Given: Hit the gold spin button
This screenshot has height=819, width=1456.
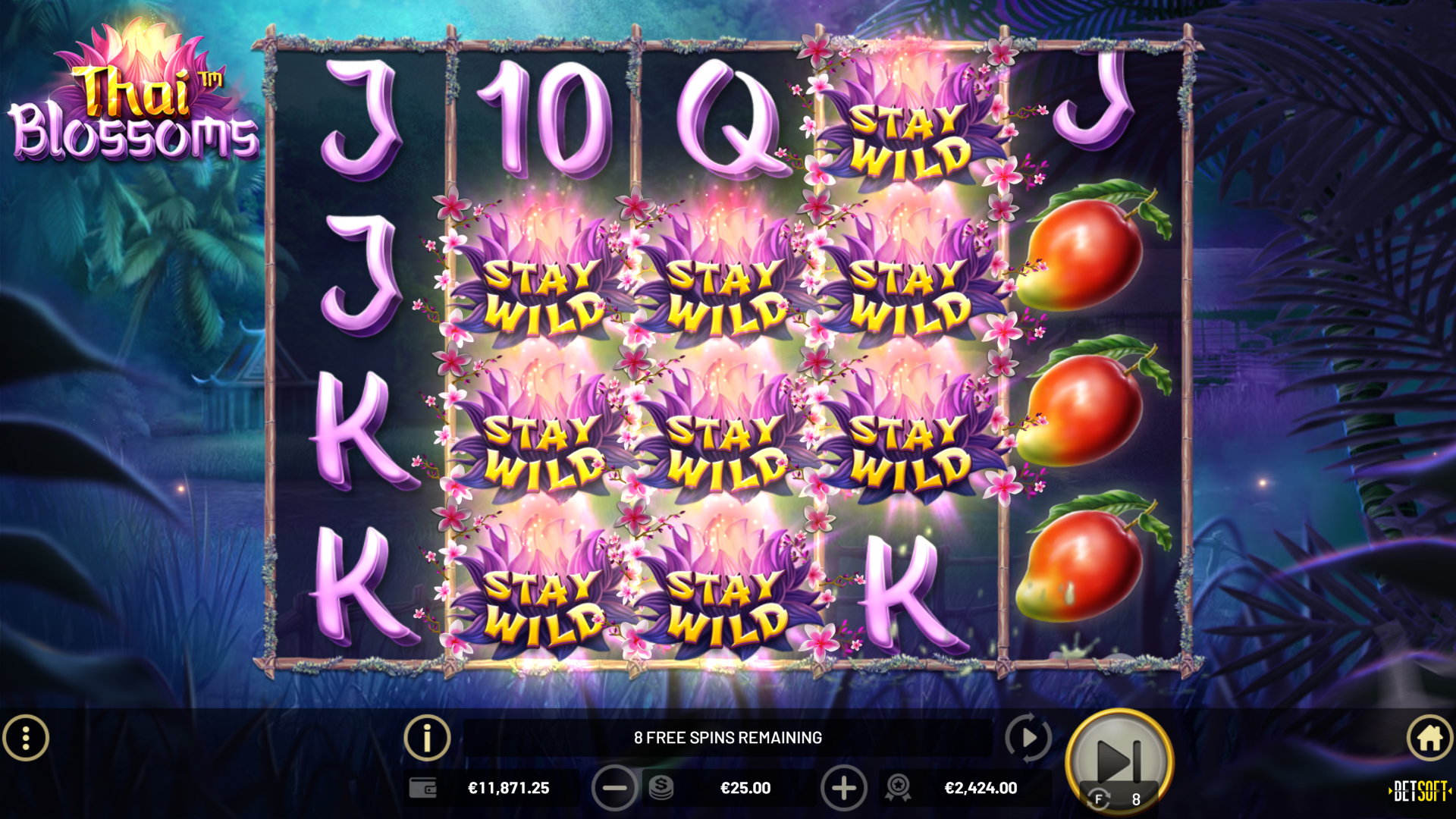Looking at the screenshot, I should [1119, 761].
